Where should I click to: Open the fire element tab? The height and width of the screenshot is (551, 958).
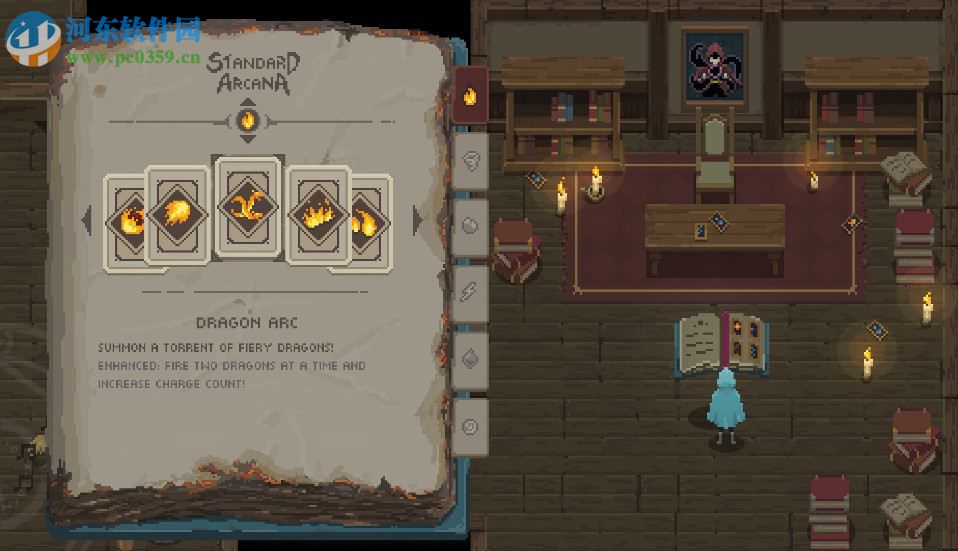pos(470,97)
